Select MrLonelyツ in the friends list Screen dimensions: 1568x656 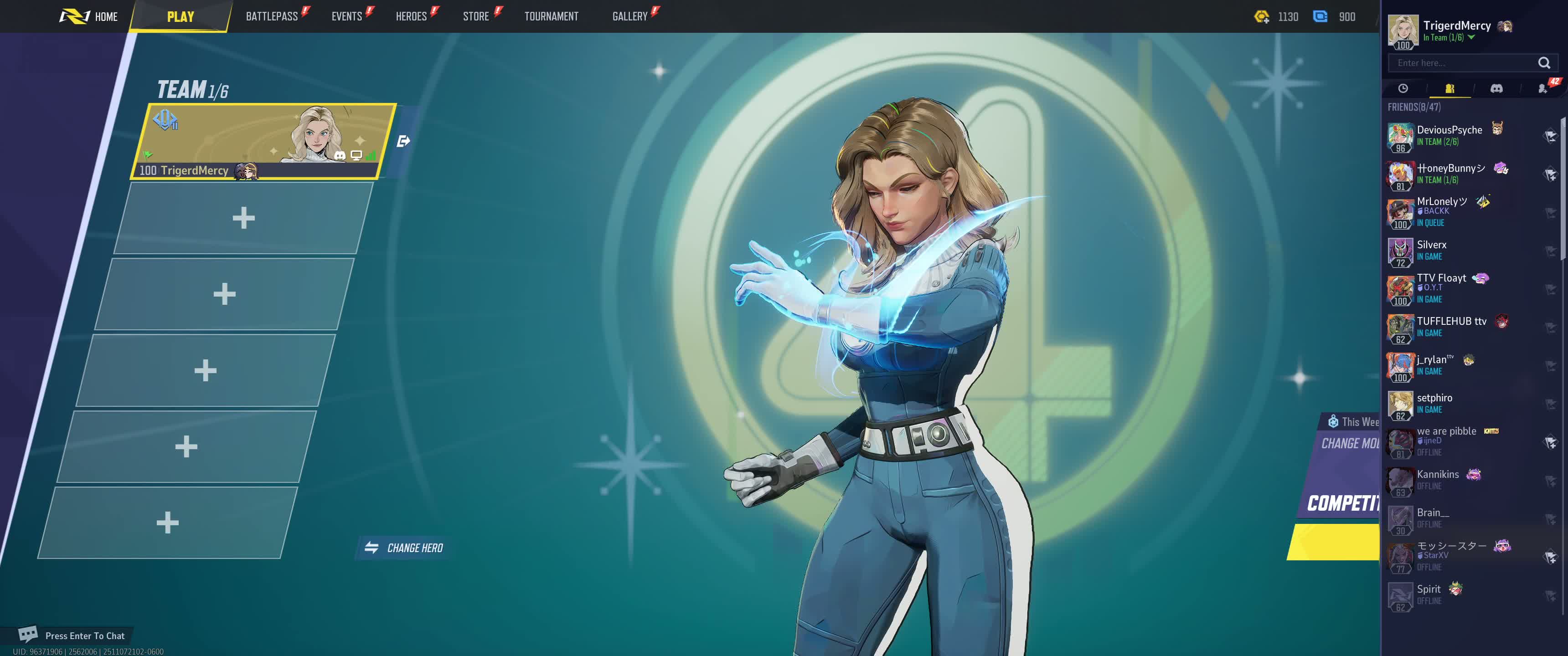[x=1441, y=210]
